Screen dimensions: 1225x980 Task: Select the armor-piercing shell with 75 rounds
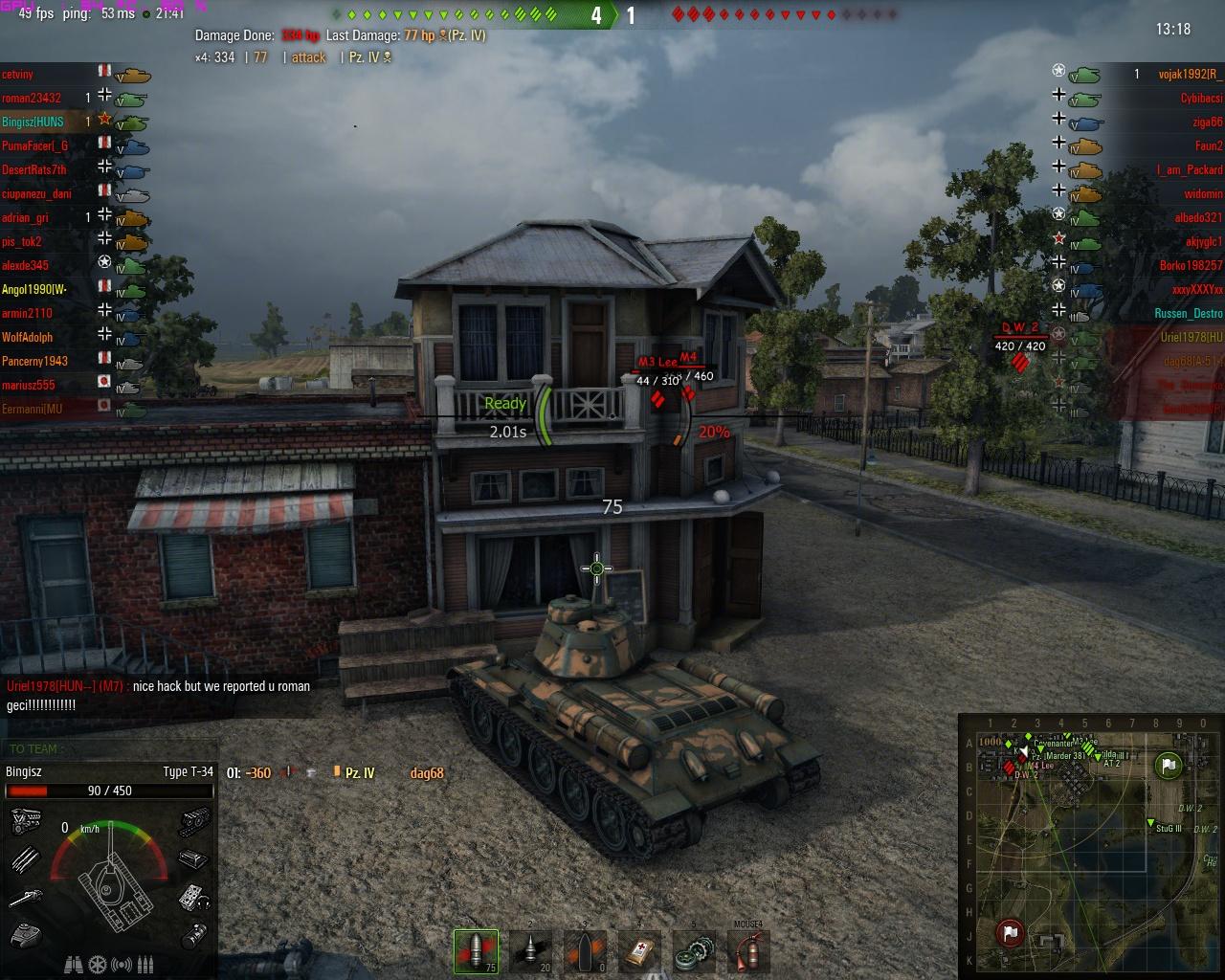click(476, 951)
